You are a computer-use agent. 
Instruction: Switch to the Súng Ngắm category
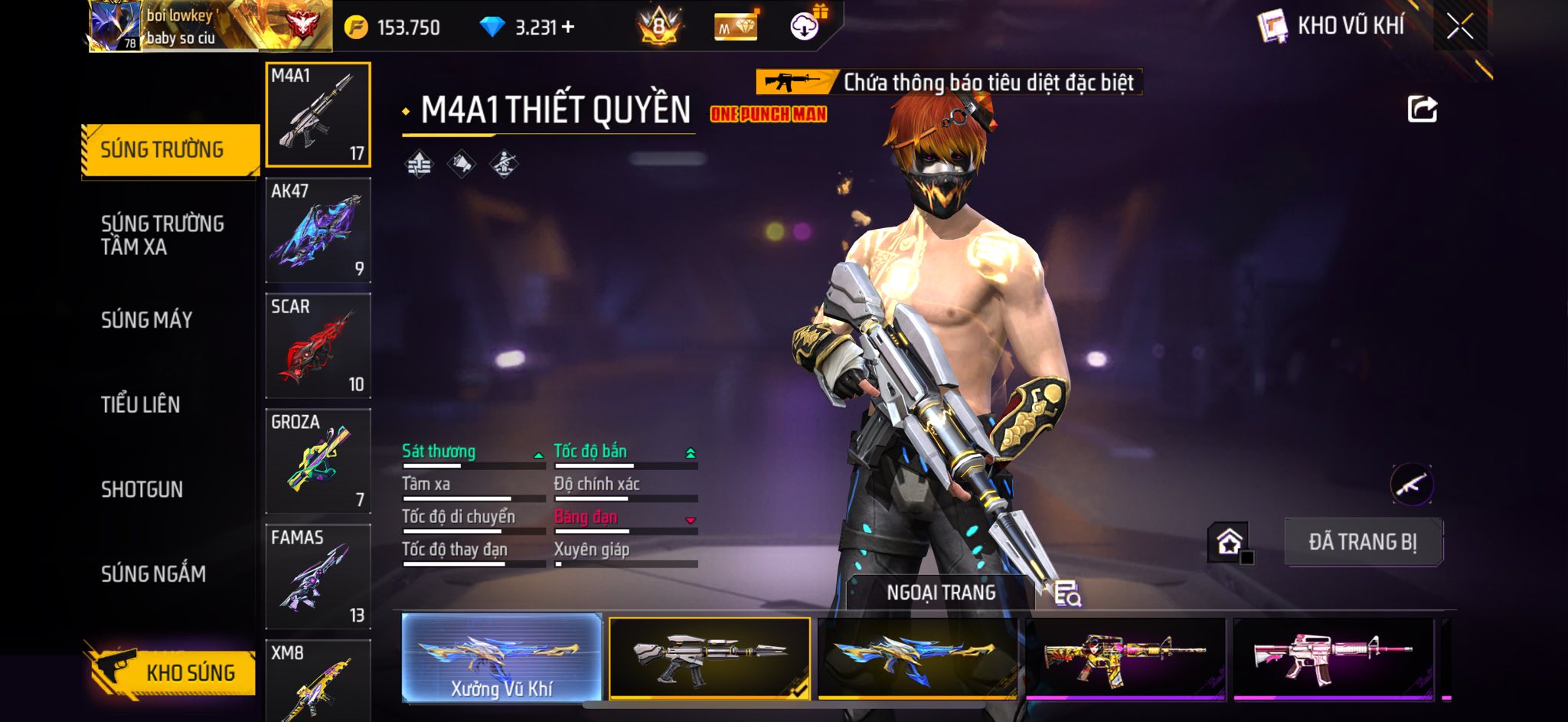coord(154,574)
